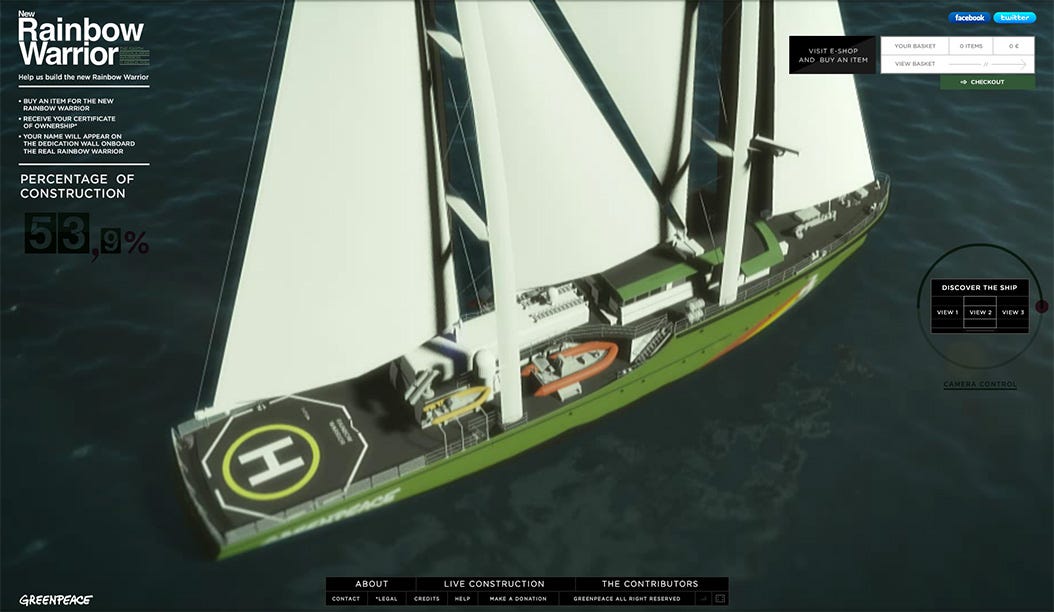This screenshot has width=1054, height=612.
Task: Open the Legal link
Action: (x=386, y=599)
